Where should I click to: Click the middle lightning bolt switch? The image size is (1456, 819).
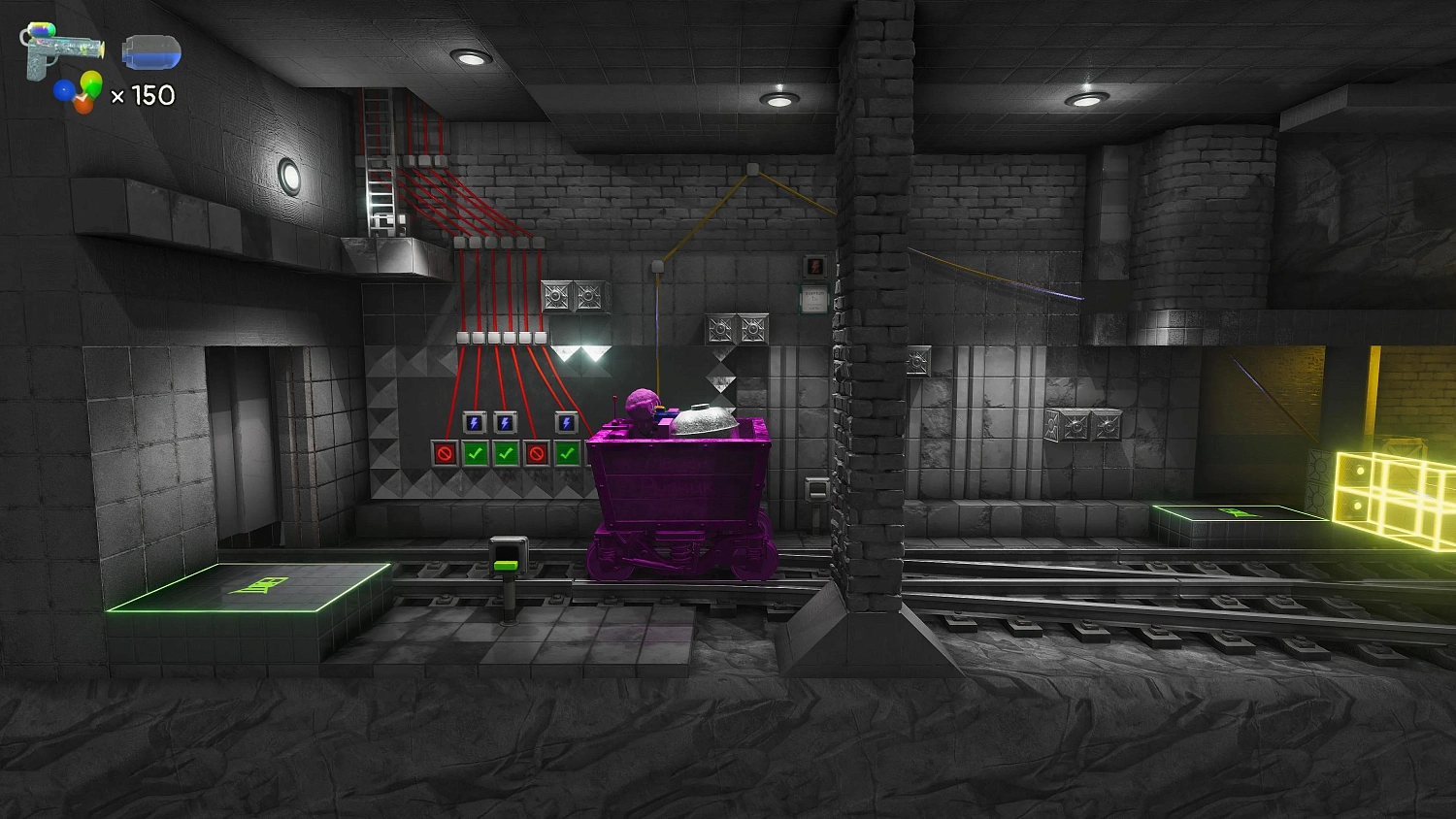tap(506, 421)
